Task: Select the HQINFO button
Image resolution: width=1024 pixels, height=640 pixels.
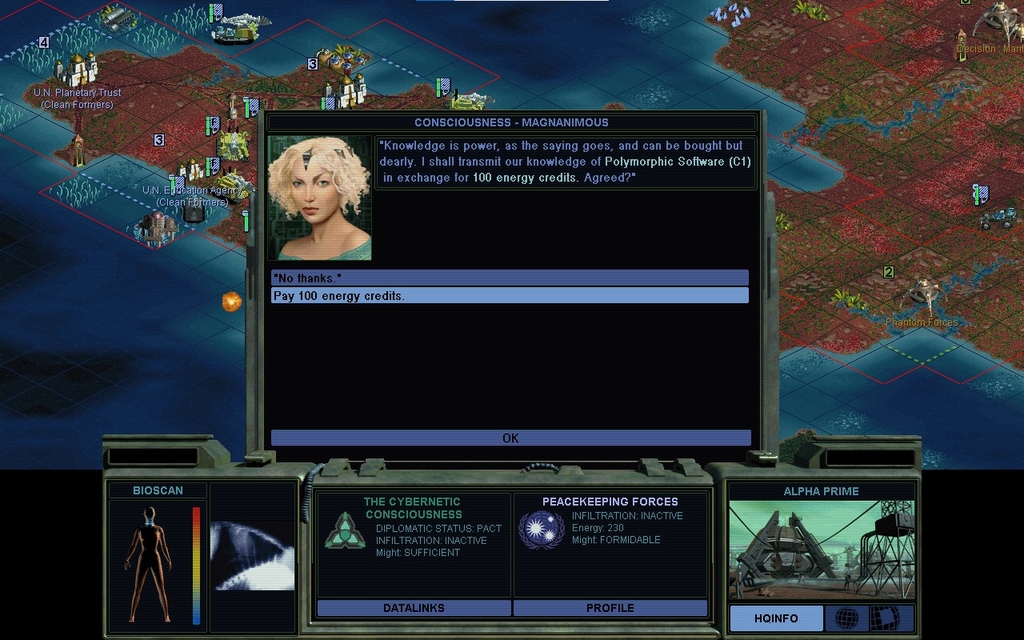Action: click(776, 618)
